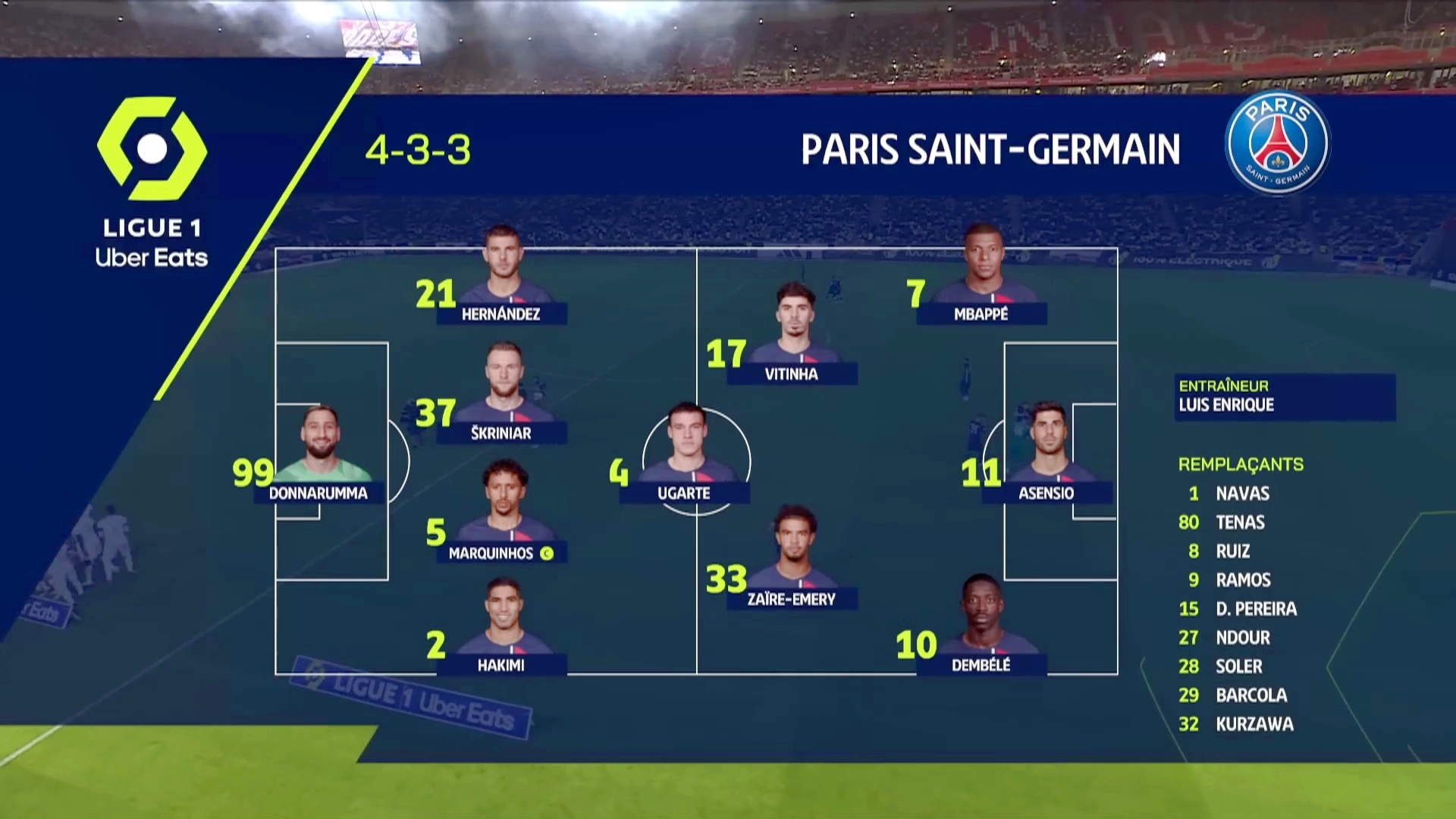Viewport: 1456px width, 819px height.
Task: Select substitute Navas in the Remplaçants list
Action: tap(1242, 494)
